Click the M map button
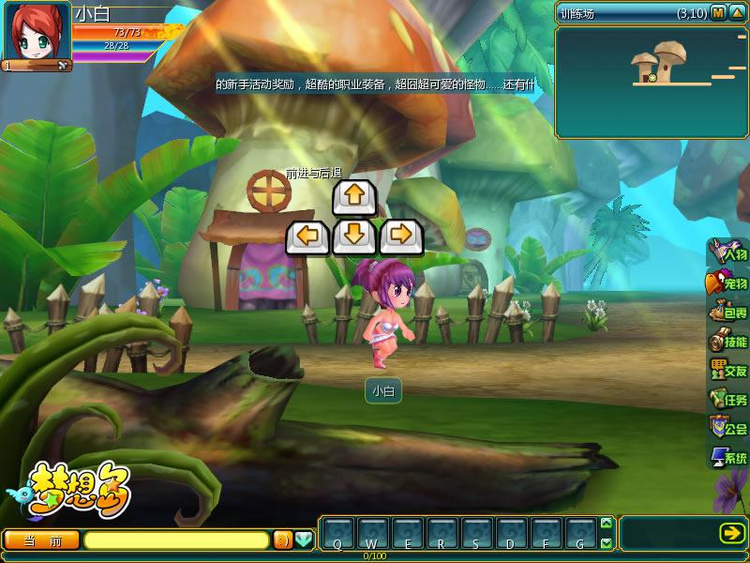 point(718,13)
